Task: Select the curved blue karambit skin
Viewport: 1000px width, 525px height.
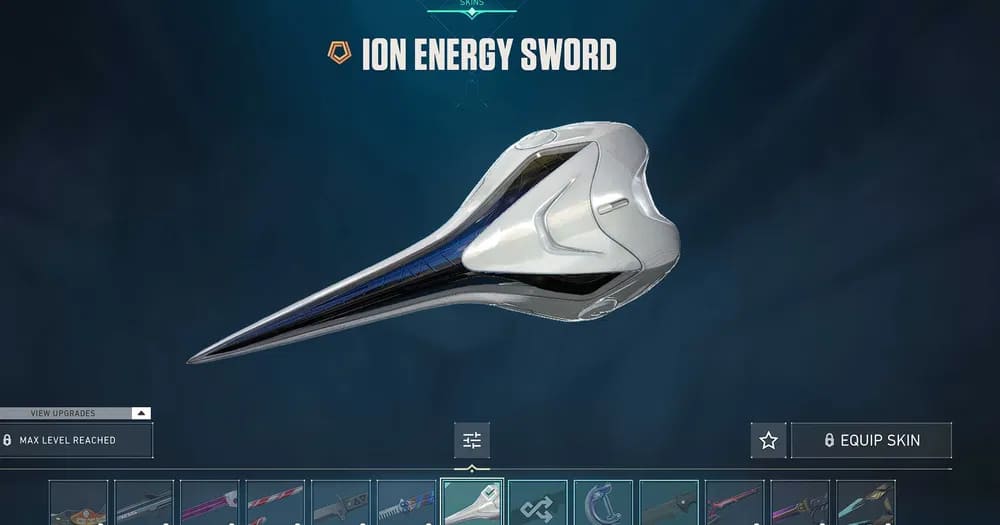Action: (x=603, y=505)
